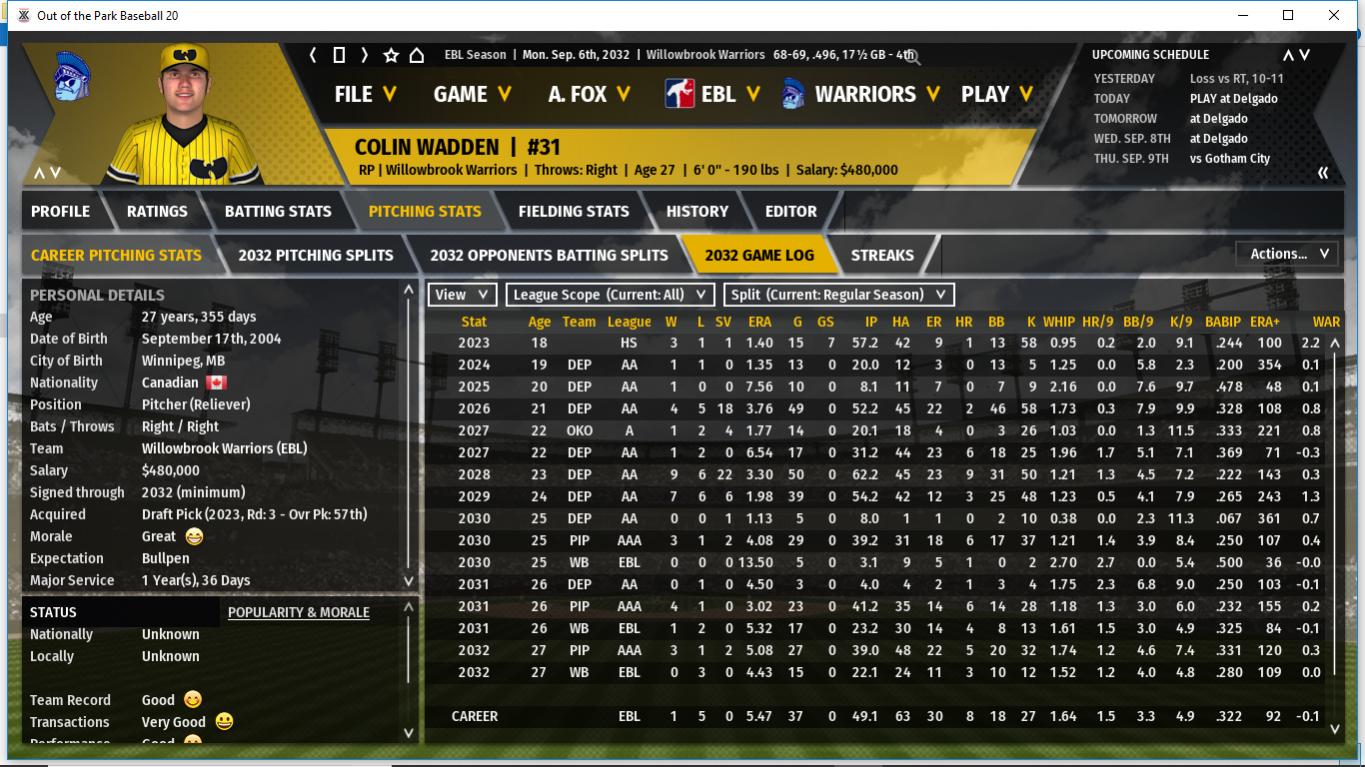Open the A. FOX manager menu
This screenshot has height=767, width=1365.
pos(589,94)
